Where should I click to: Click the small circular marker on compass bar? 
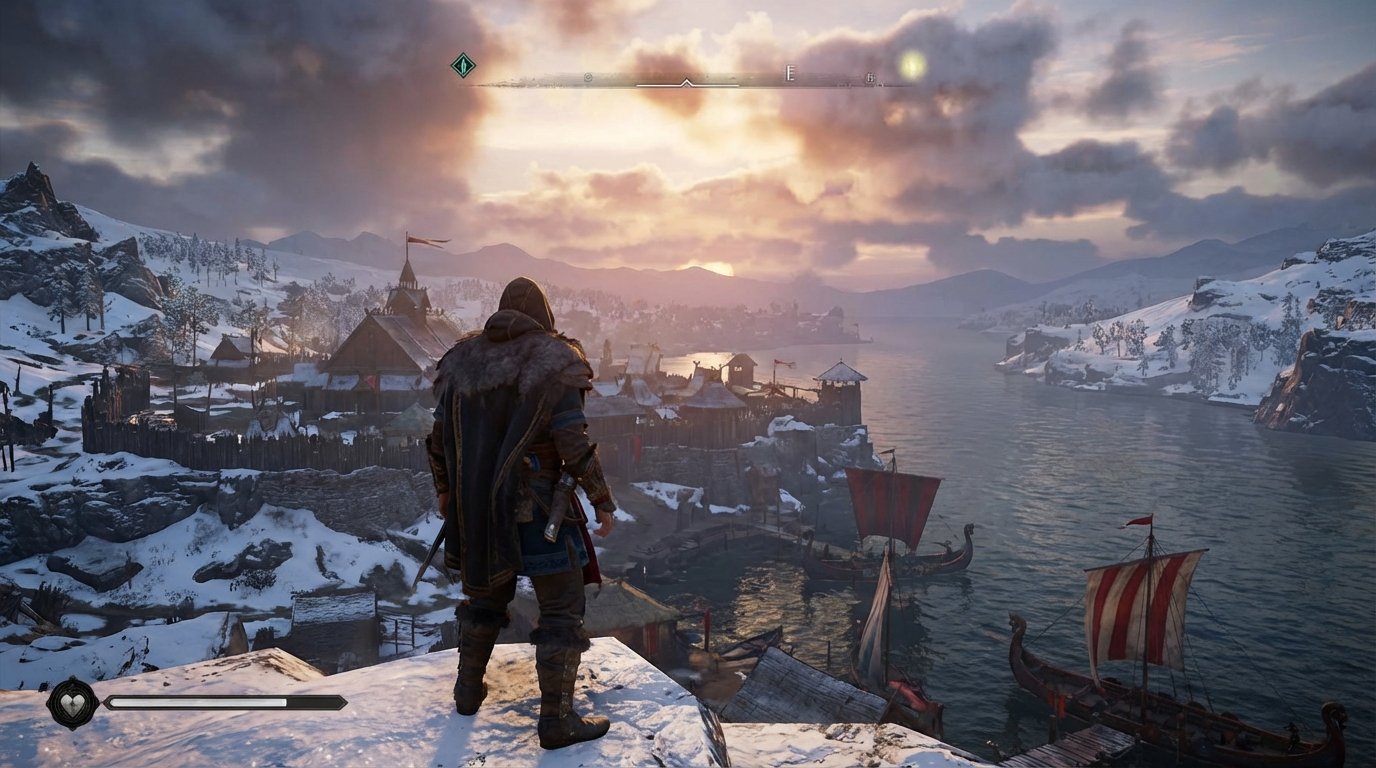point(587,75)
